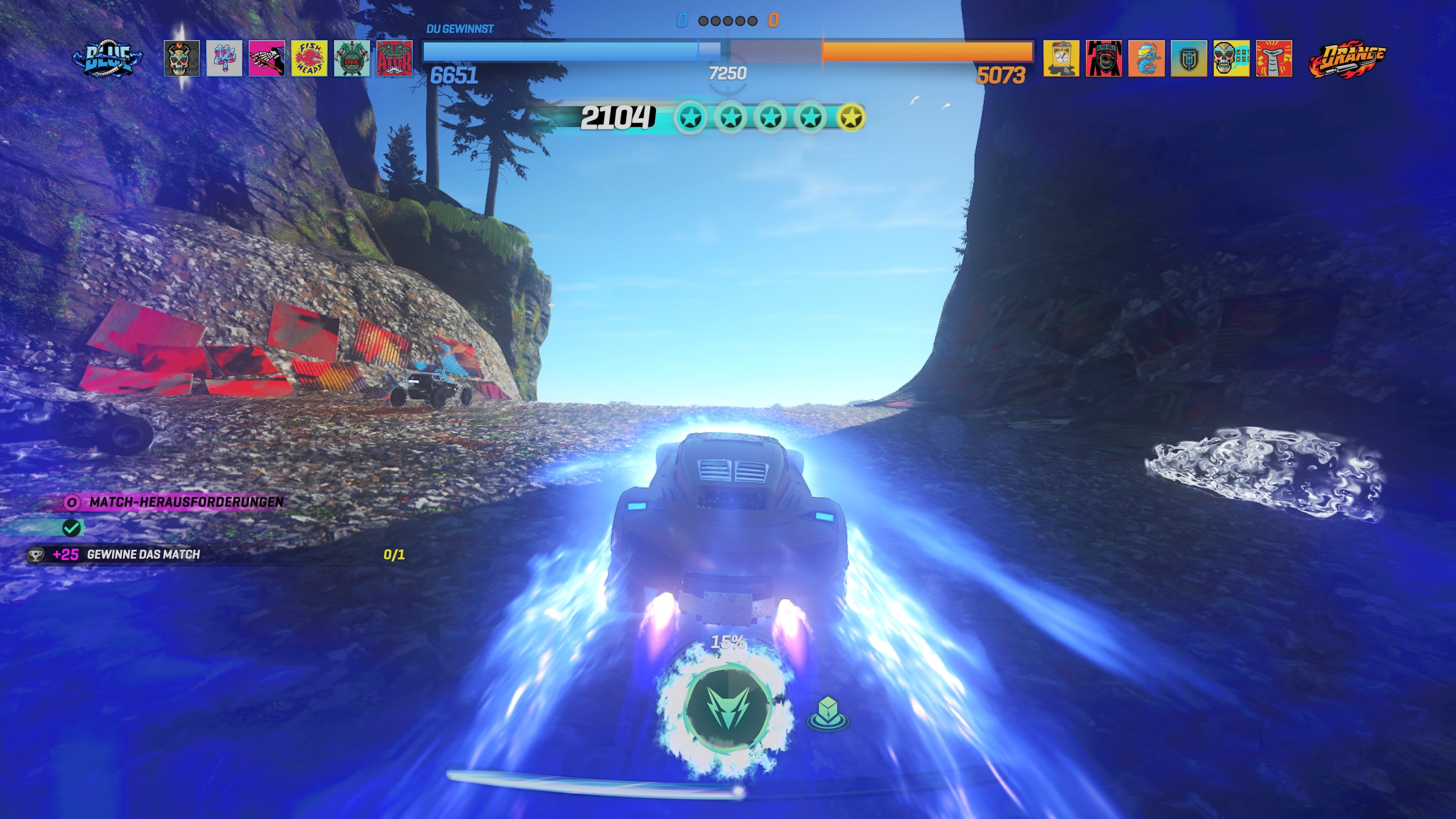
Task: Select the BREAK LINE oil can avatar
Action: 1062,60
